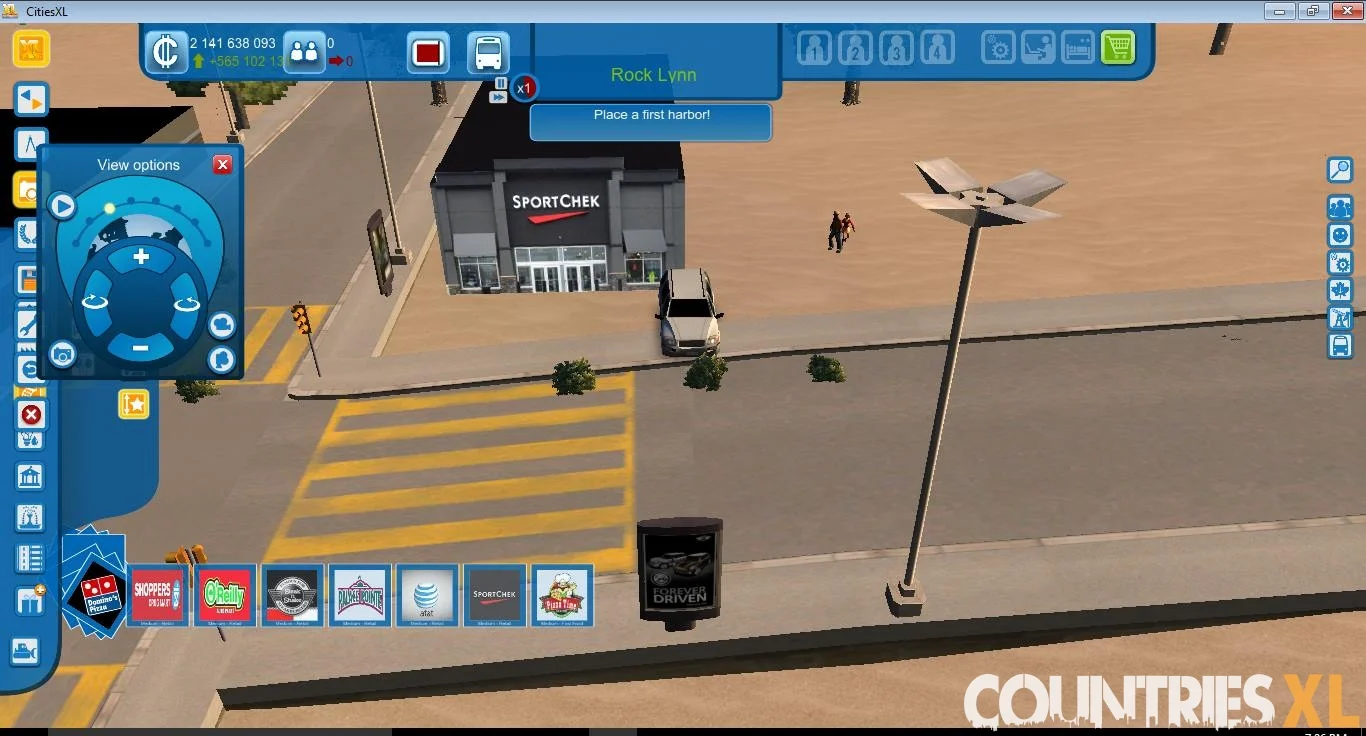The width and height of the screenshot is (1366, 736).
Task: Choose the O'Reilly Auto Parts building card
Action: (226, 596)
